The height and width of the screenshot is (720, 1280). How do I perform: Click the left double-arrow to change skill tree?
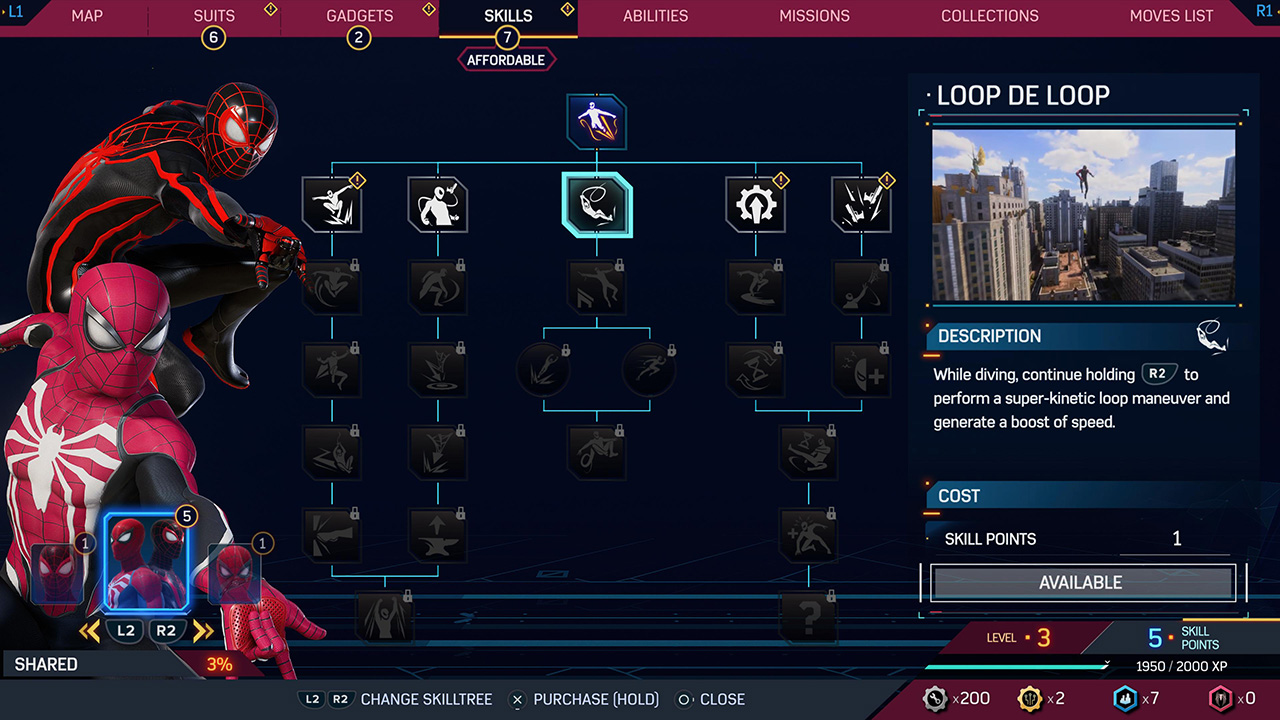pyautogui.click(x=91, y=630)
